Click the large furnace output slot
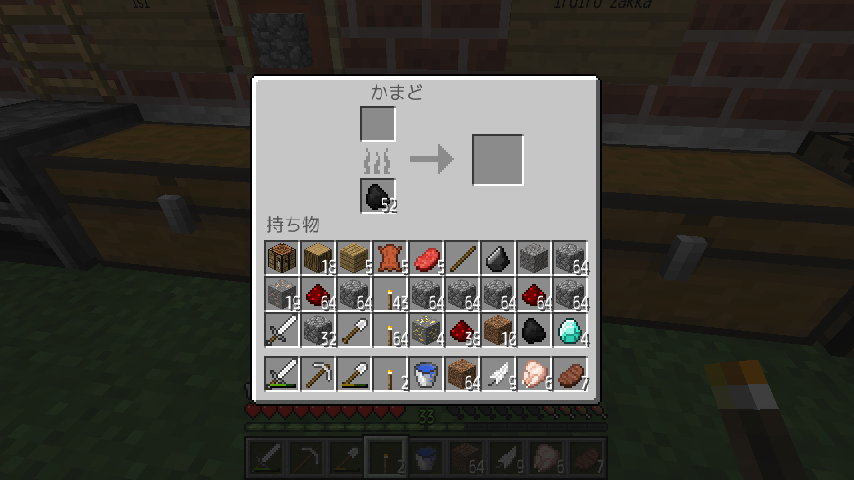Viewport: 854px width, 480px height. (497, 159)
